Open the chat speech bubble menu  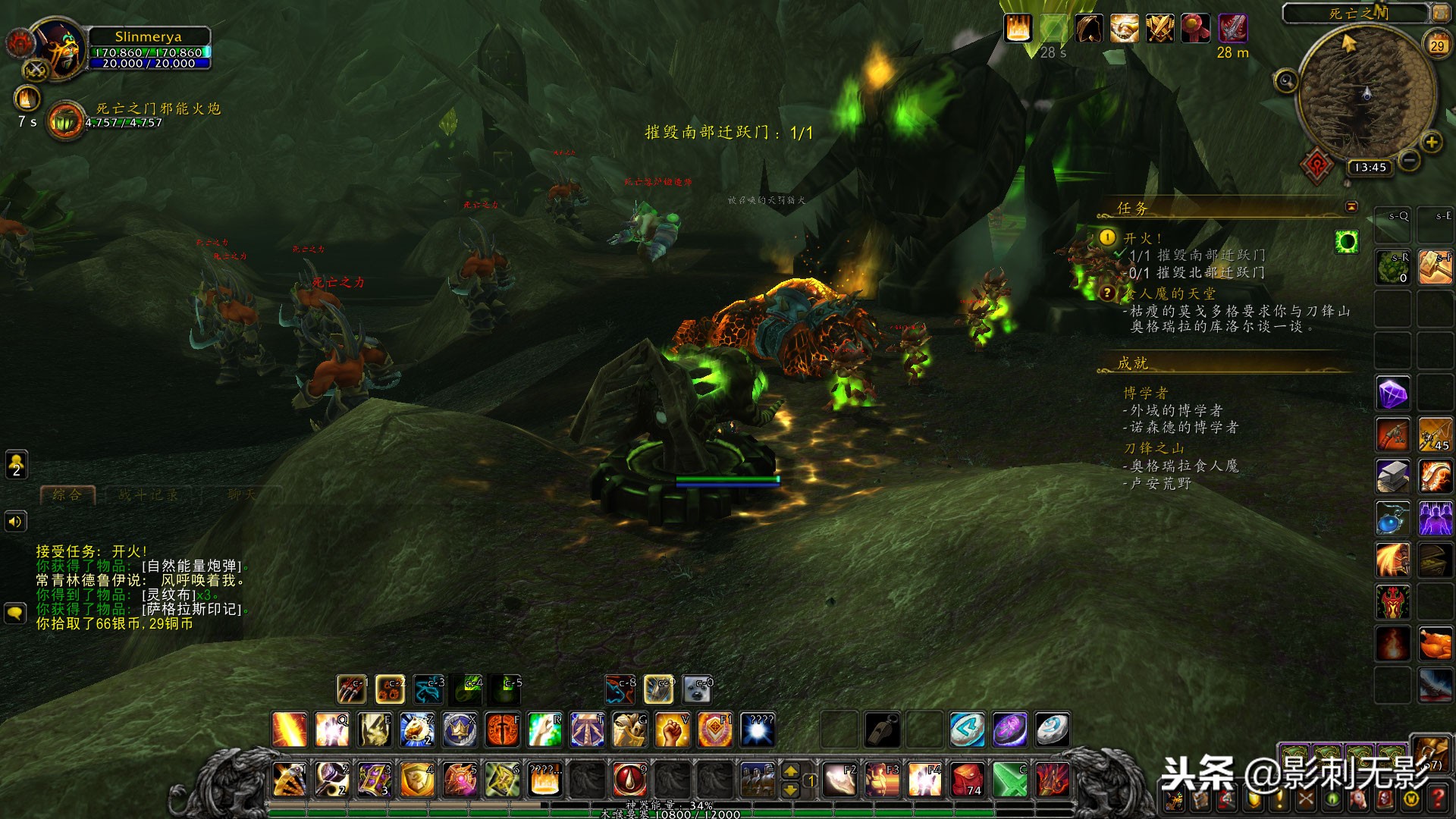pos(15,613)
